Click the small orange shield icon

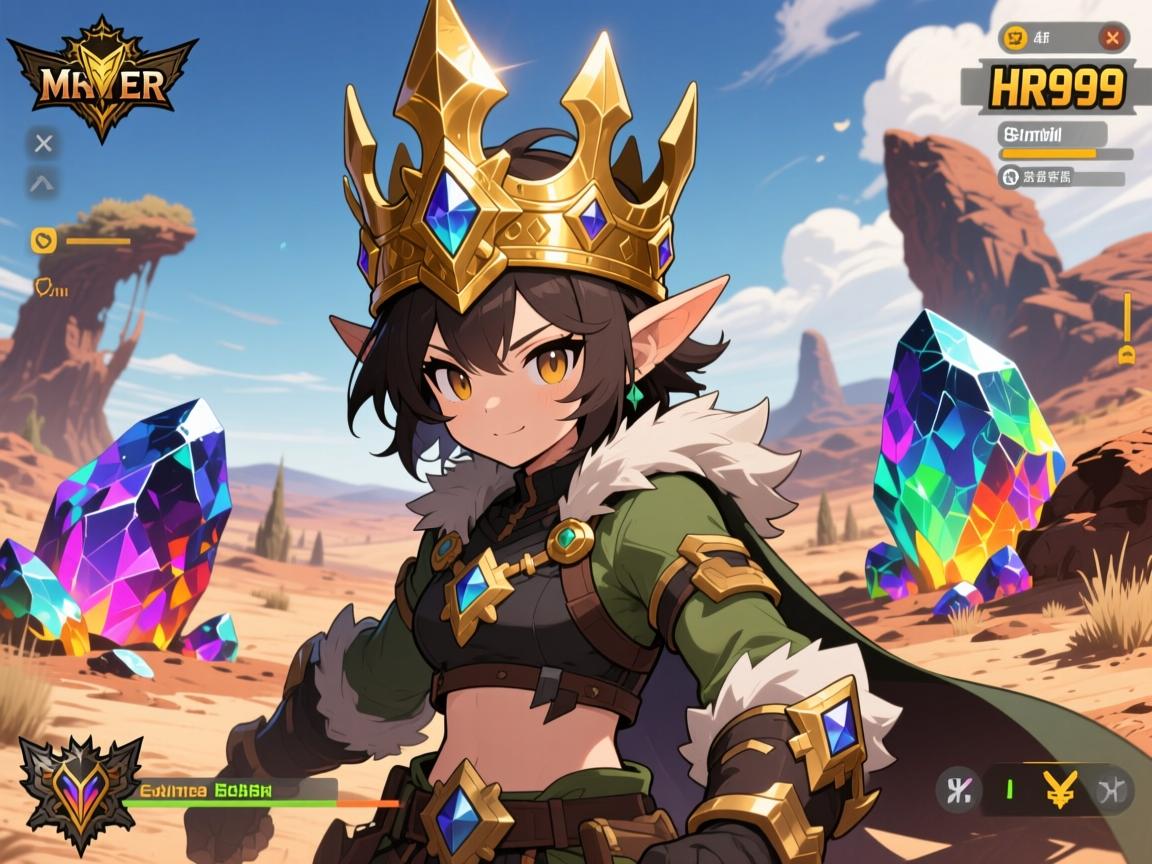coord(44,288)
